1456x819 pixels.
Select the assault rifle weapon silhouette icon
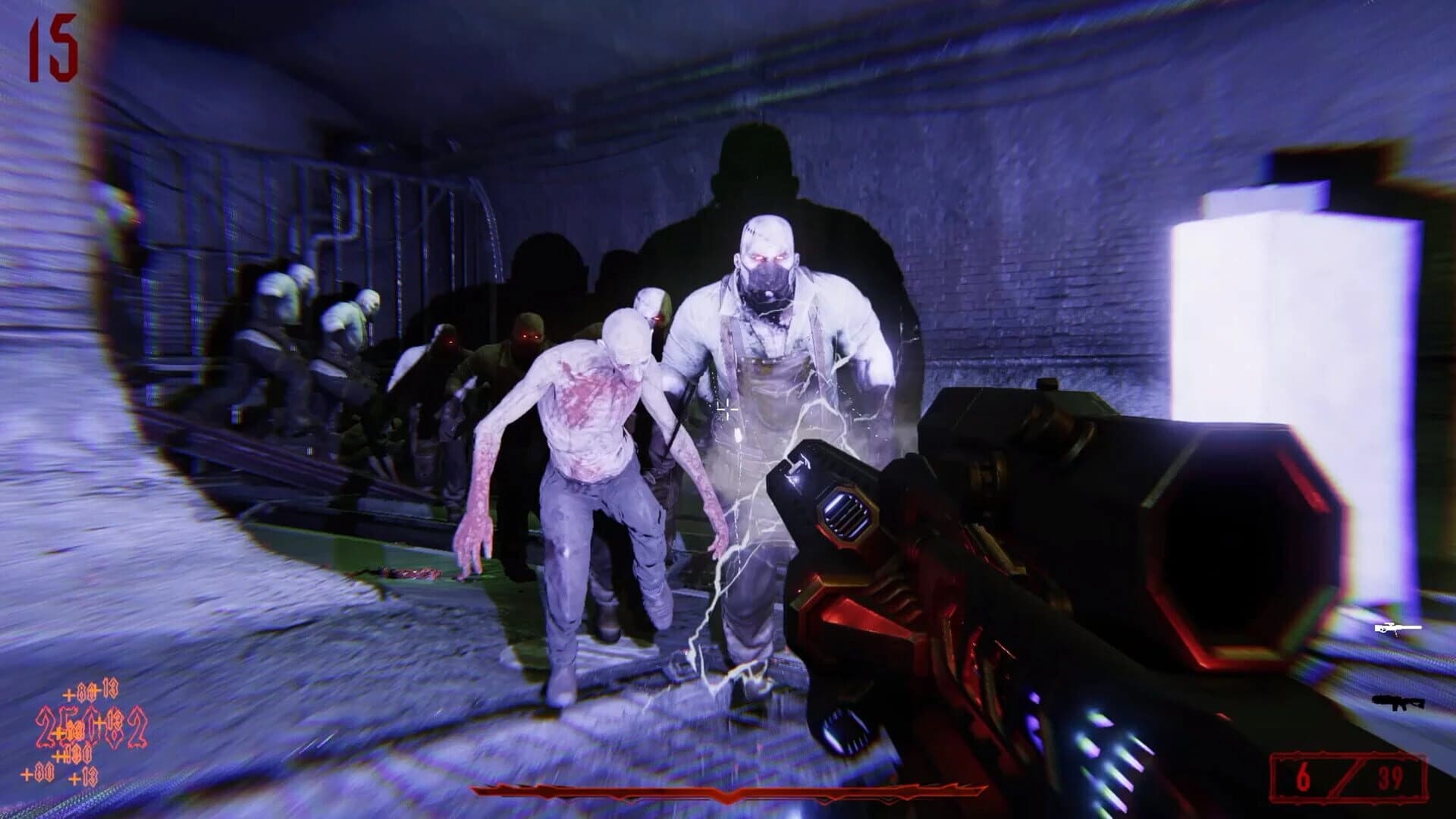pos(1398,703)
